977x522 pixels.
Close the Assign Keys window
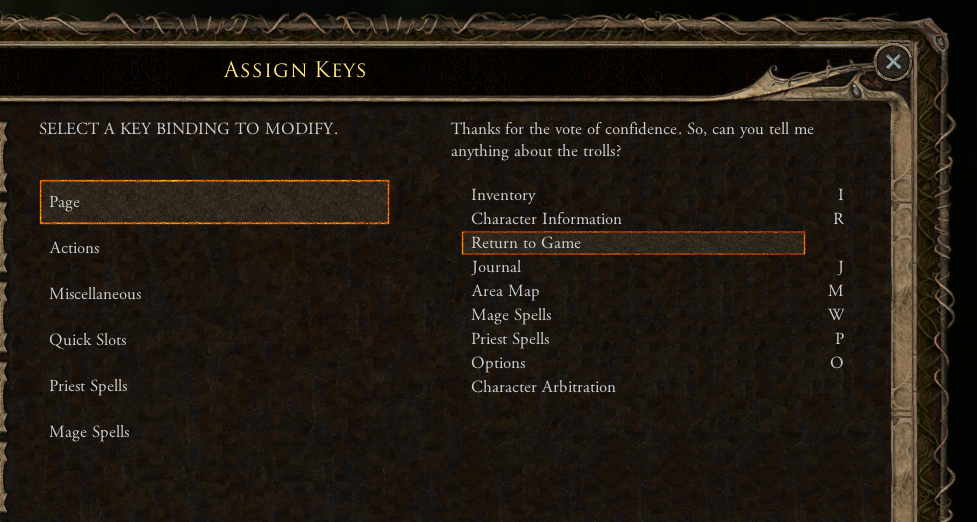[892, 62]
